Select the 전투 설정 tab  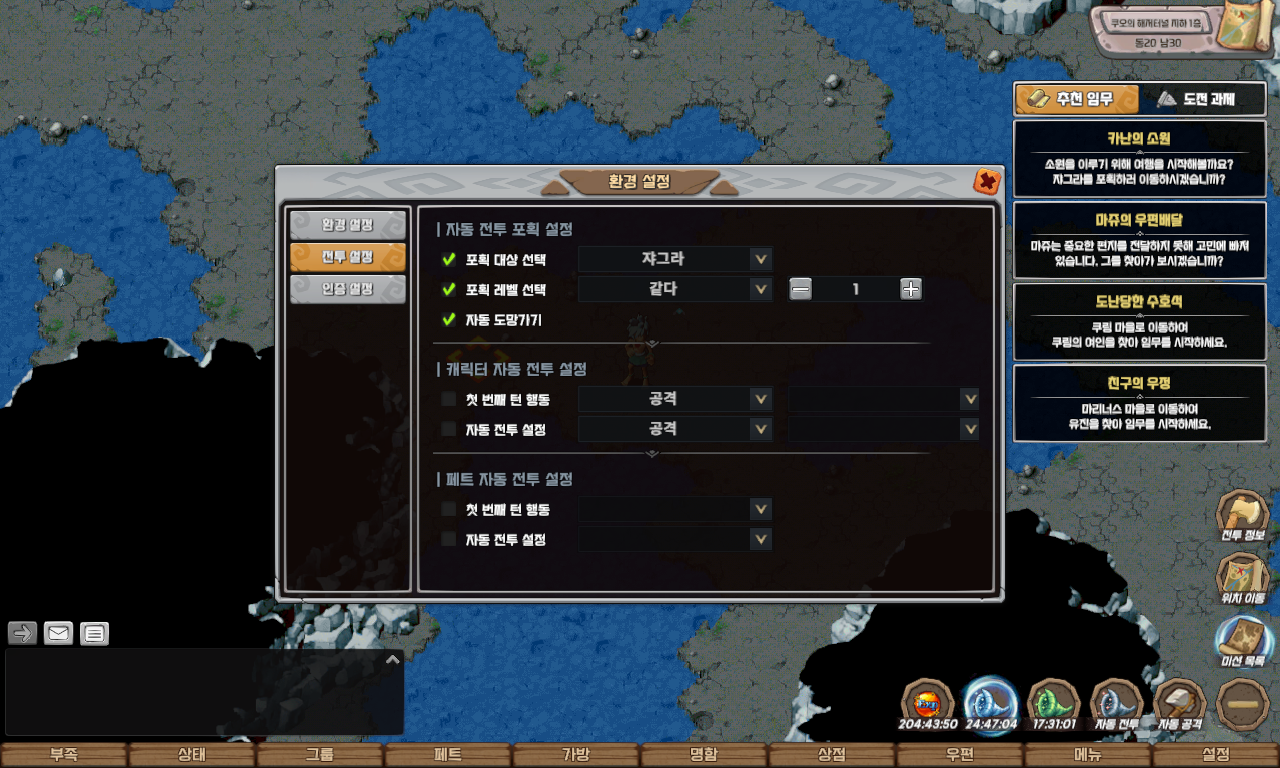tap(348, 257)
